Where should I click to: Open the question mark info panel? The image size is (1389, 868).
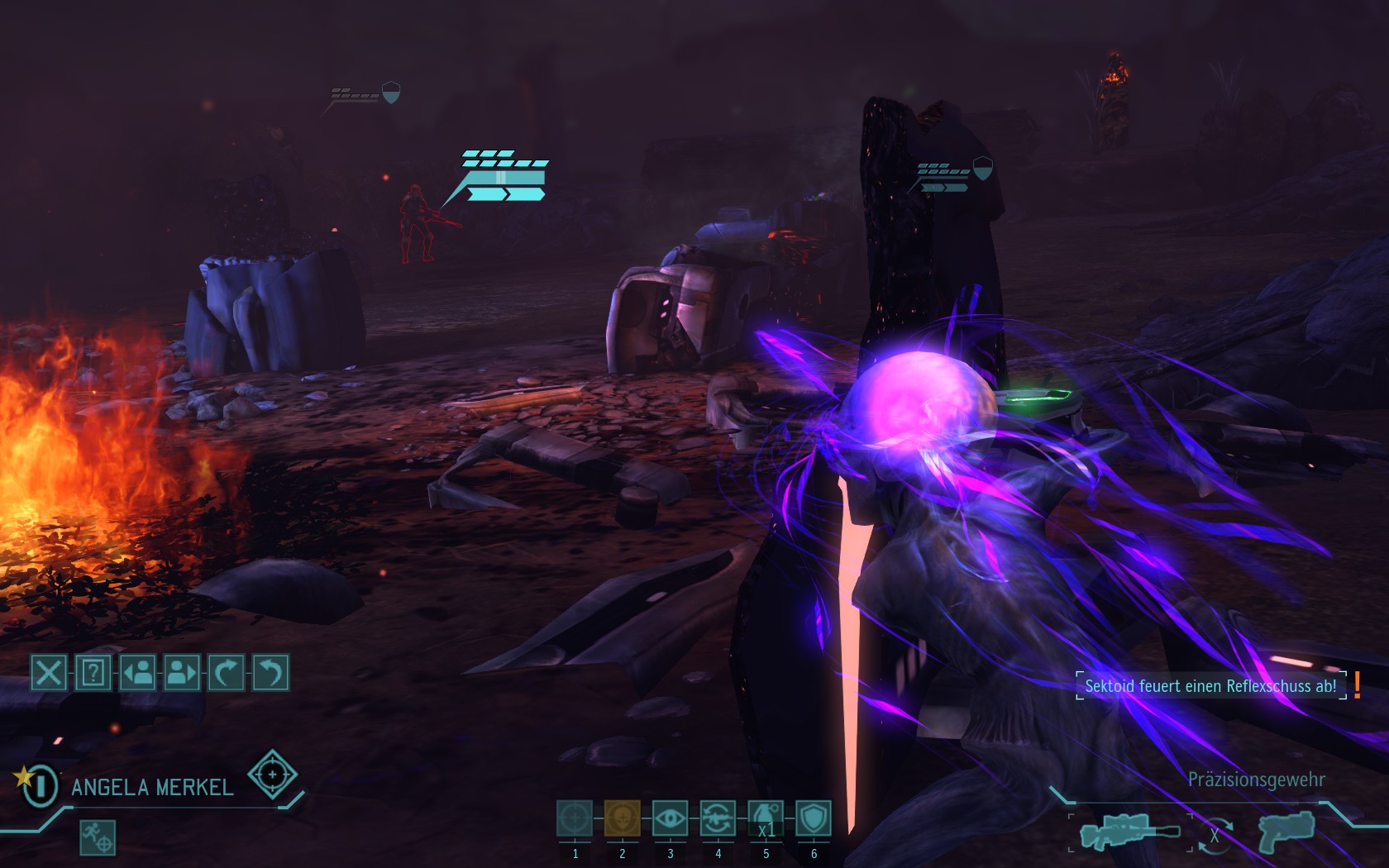point(93,673)
